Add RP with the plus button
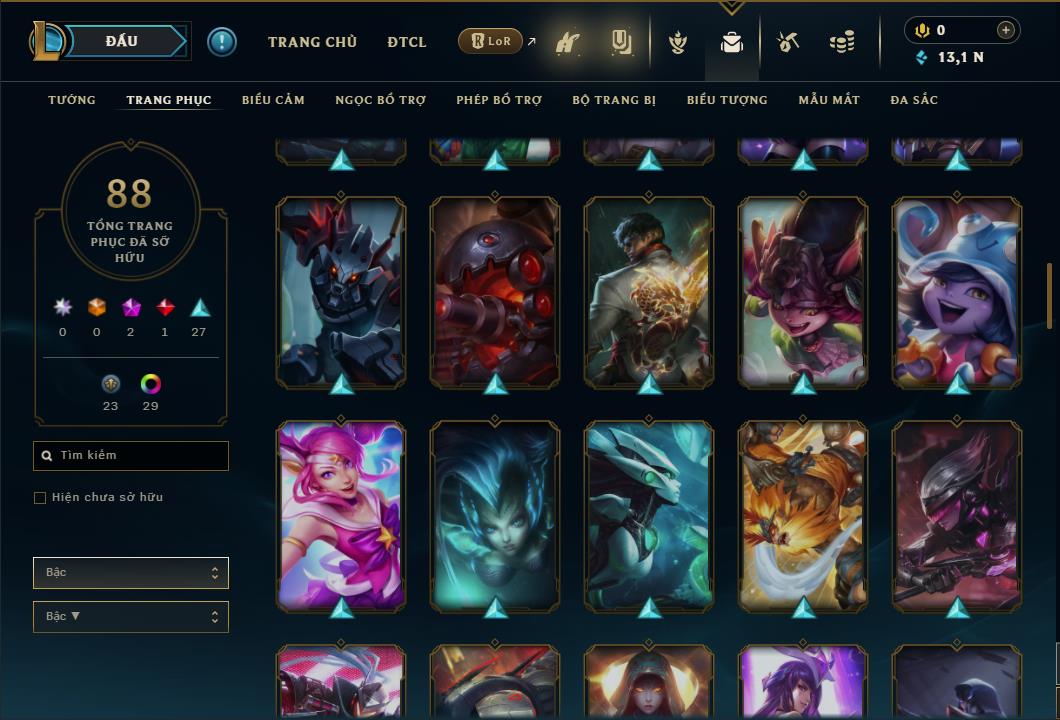 pyautogui.click(x=1006, y=30)
